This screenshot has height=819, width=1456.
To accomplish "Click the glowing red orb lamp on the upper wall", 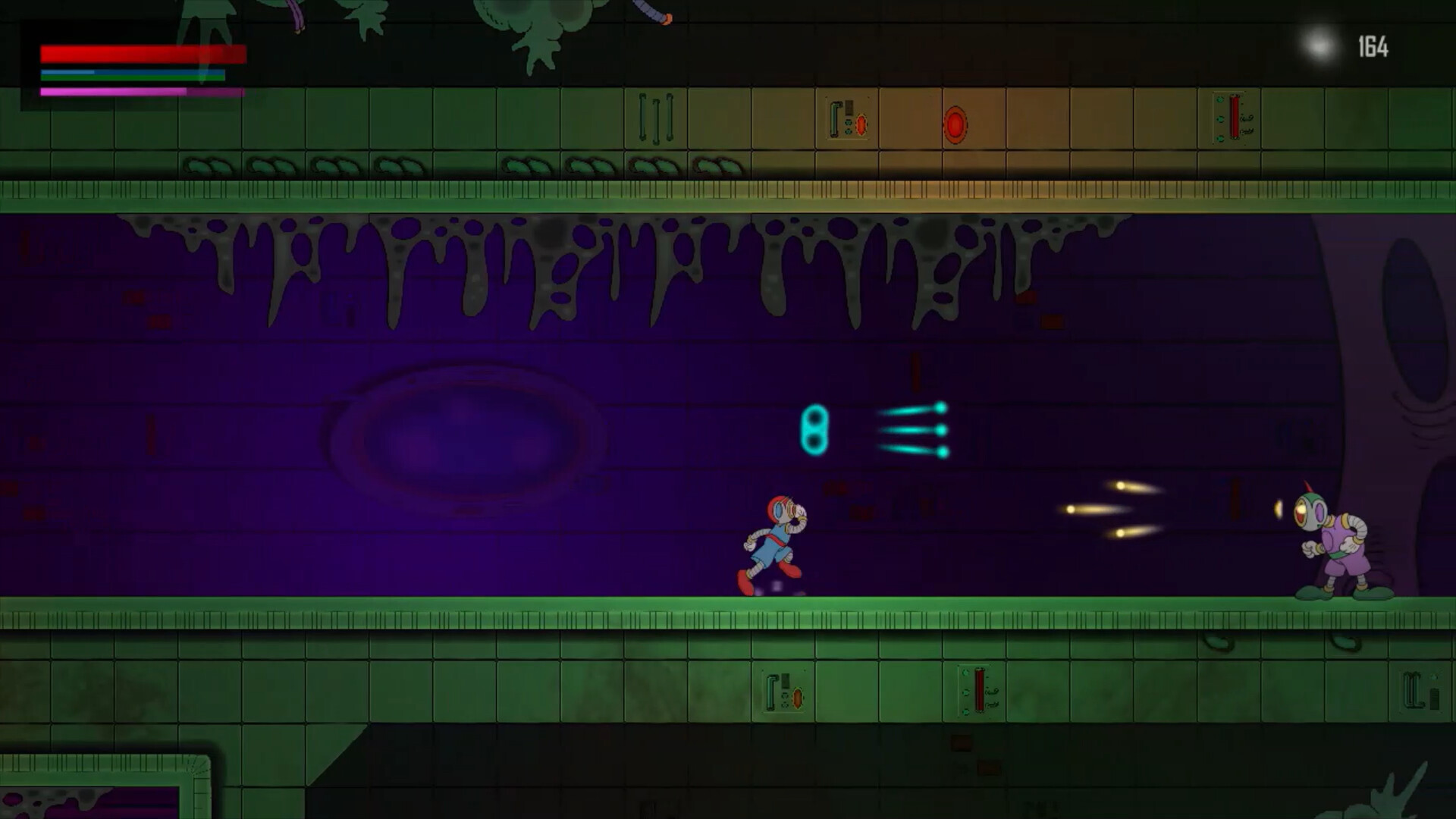I will (955, 123).
